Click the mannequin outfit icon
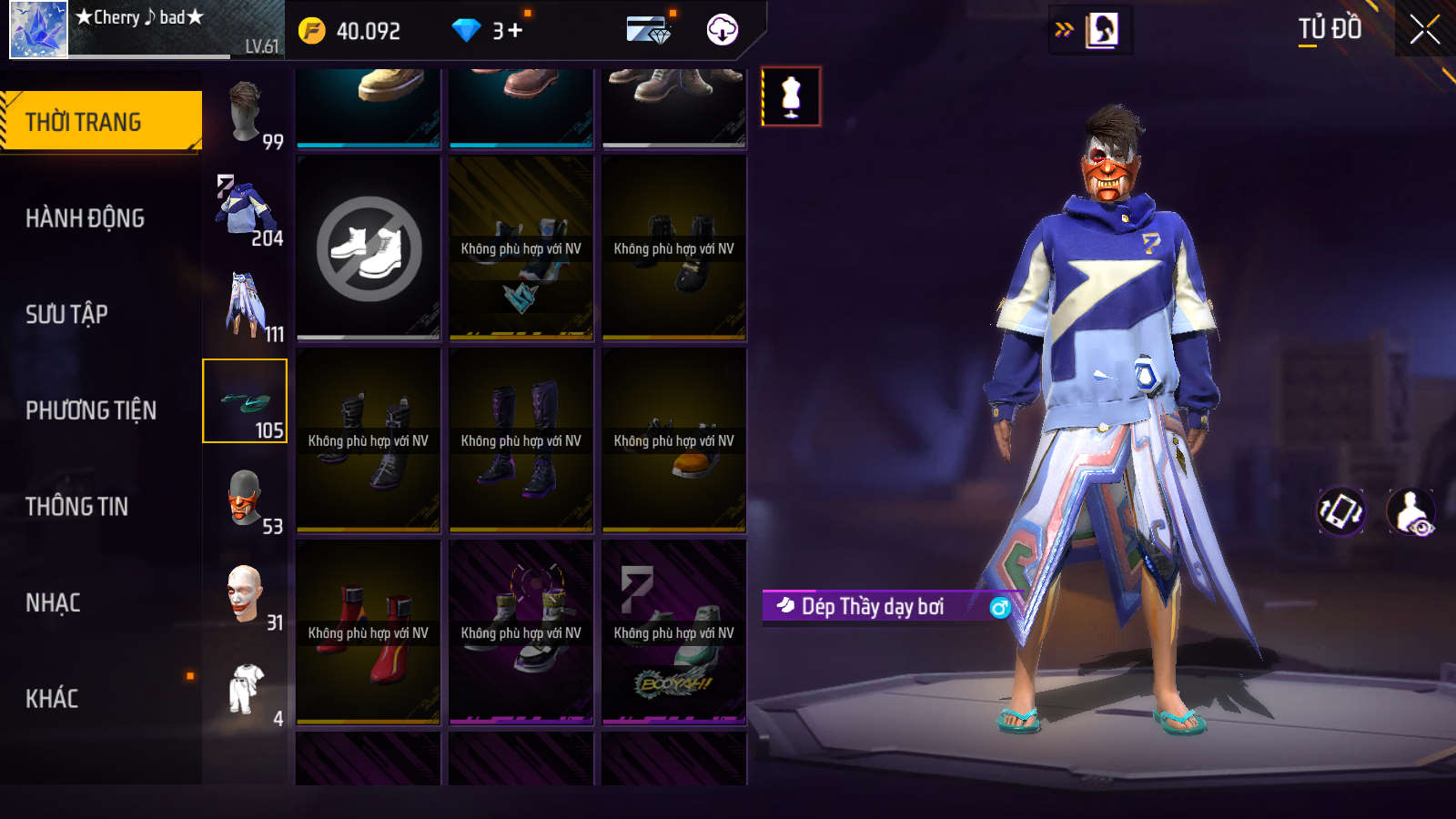The height and width of the screenshot is (819, 1456). (x=791, y=96)
